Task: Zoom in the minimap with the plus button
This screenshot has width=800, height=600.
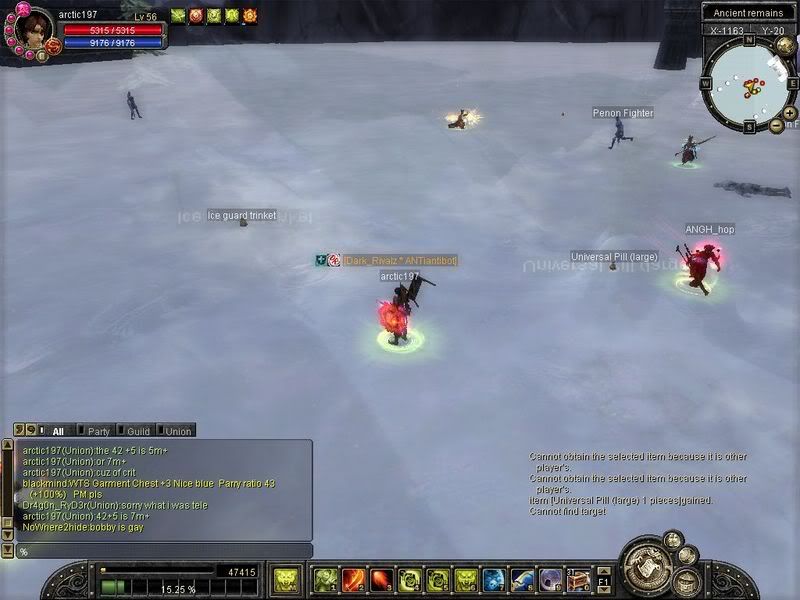Action: pyautogui.click(x=790, y=112)
